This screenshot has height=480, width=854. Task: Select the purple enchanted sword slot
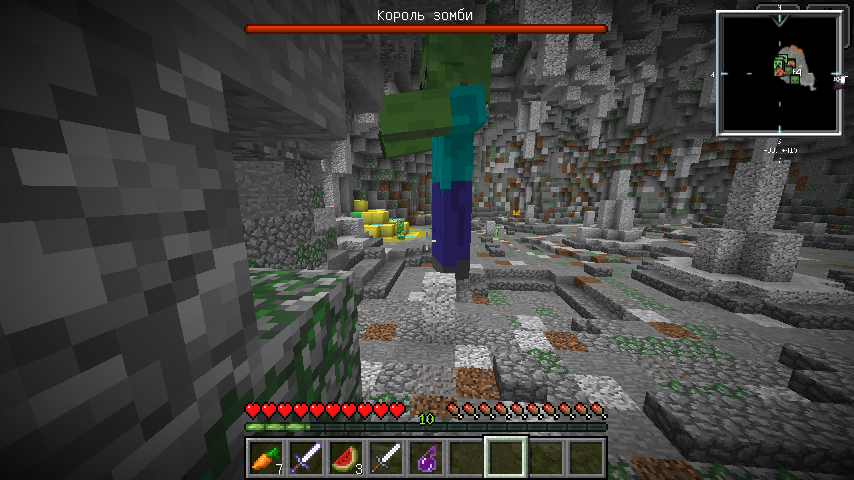(305, 457)
